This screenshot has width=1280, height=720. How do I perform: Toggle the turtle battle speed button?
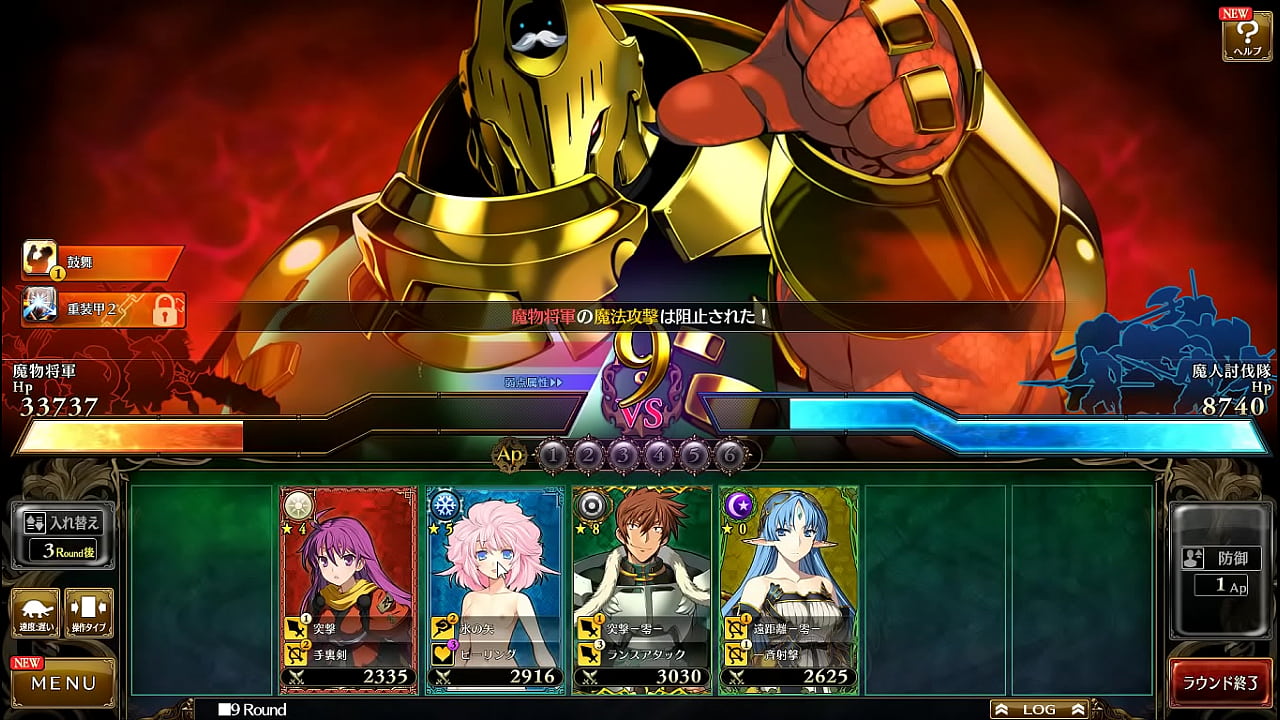pos(34,613)
